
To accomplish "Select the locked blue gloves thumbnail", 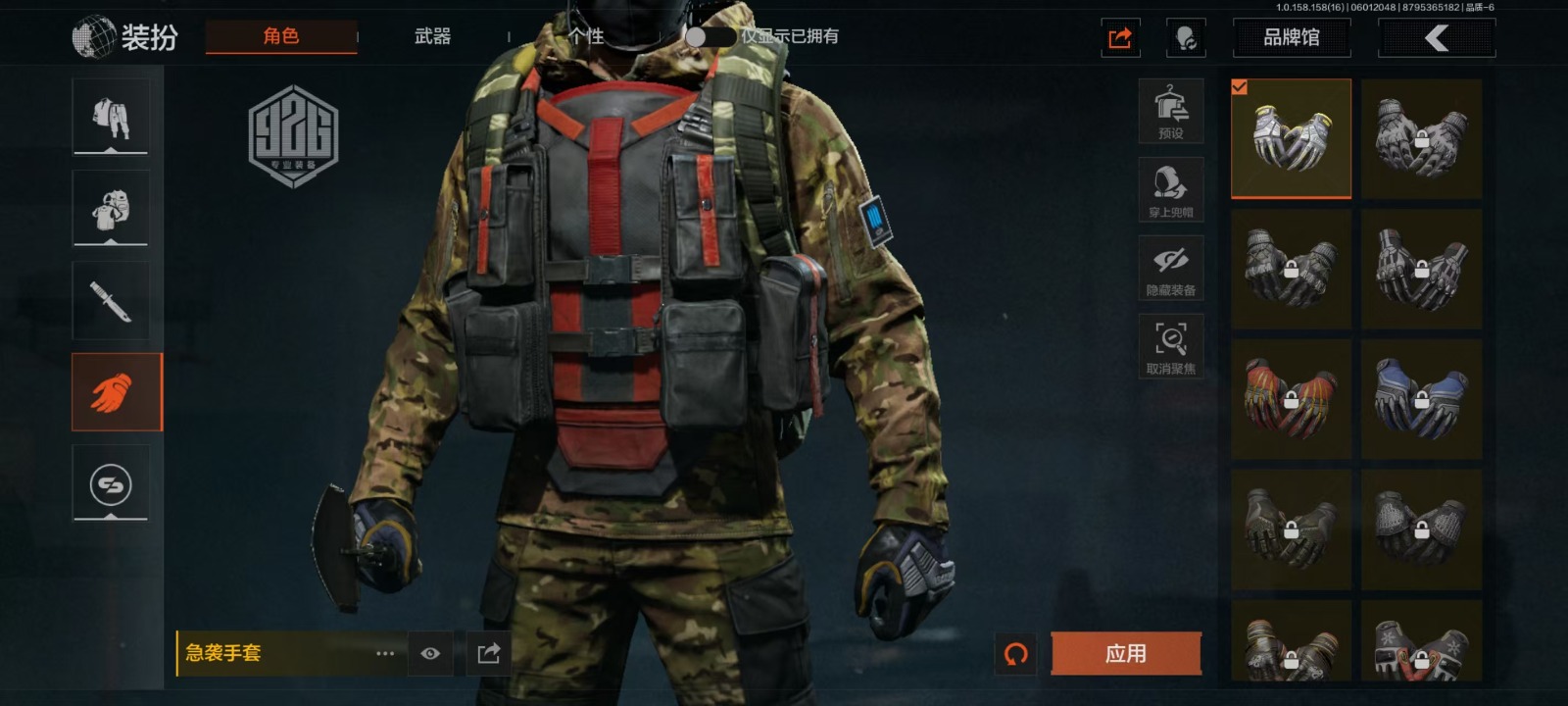I will pos(1421,398).
